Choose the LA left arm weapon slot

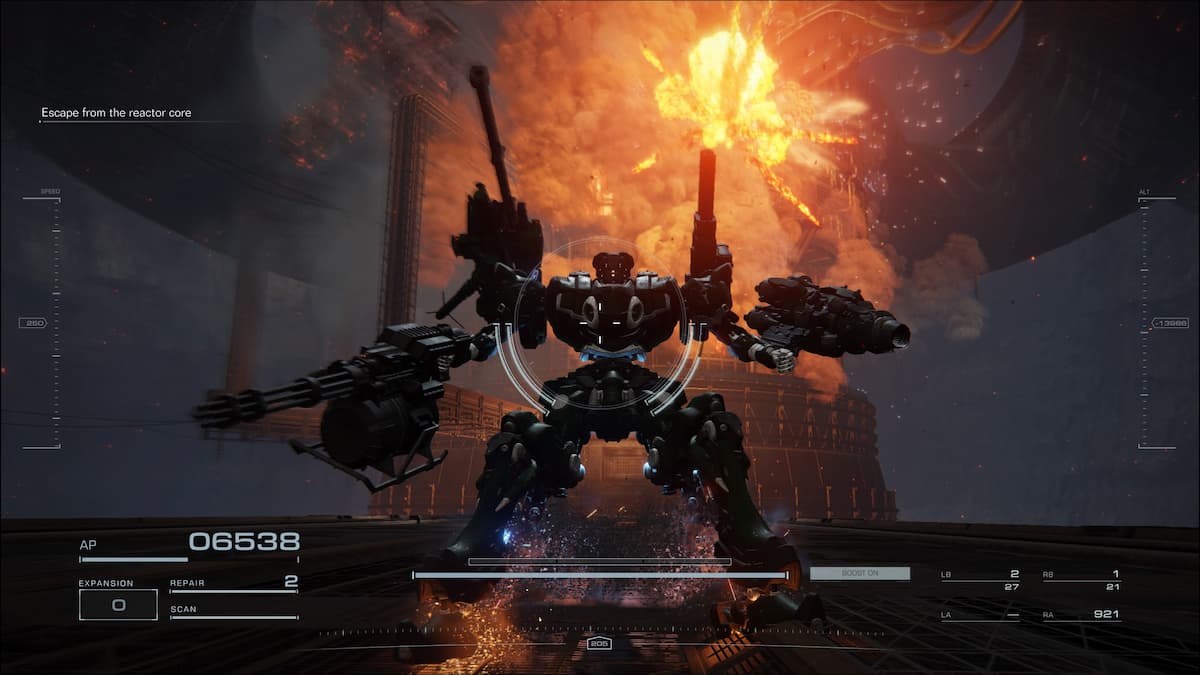pyautogui.click(x=980, y=614)
